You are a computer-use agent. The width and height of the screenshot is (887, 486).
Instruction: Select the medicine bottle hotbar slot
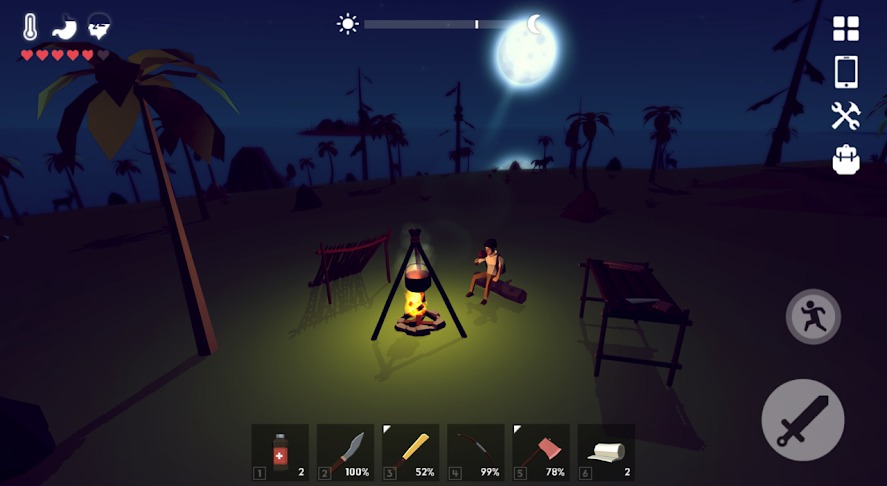(280, 452)
